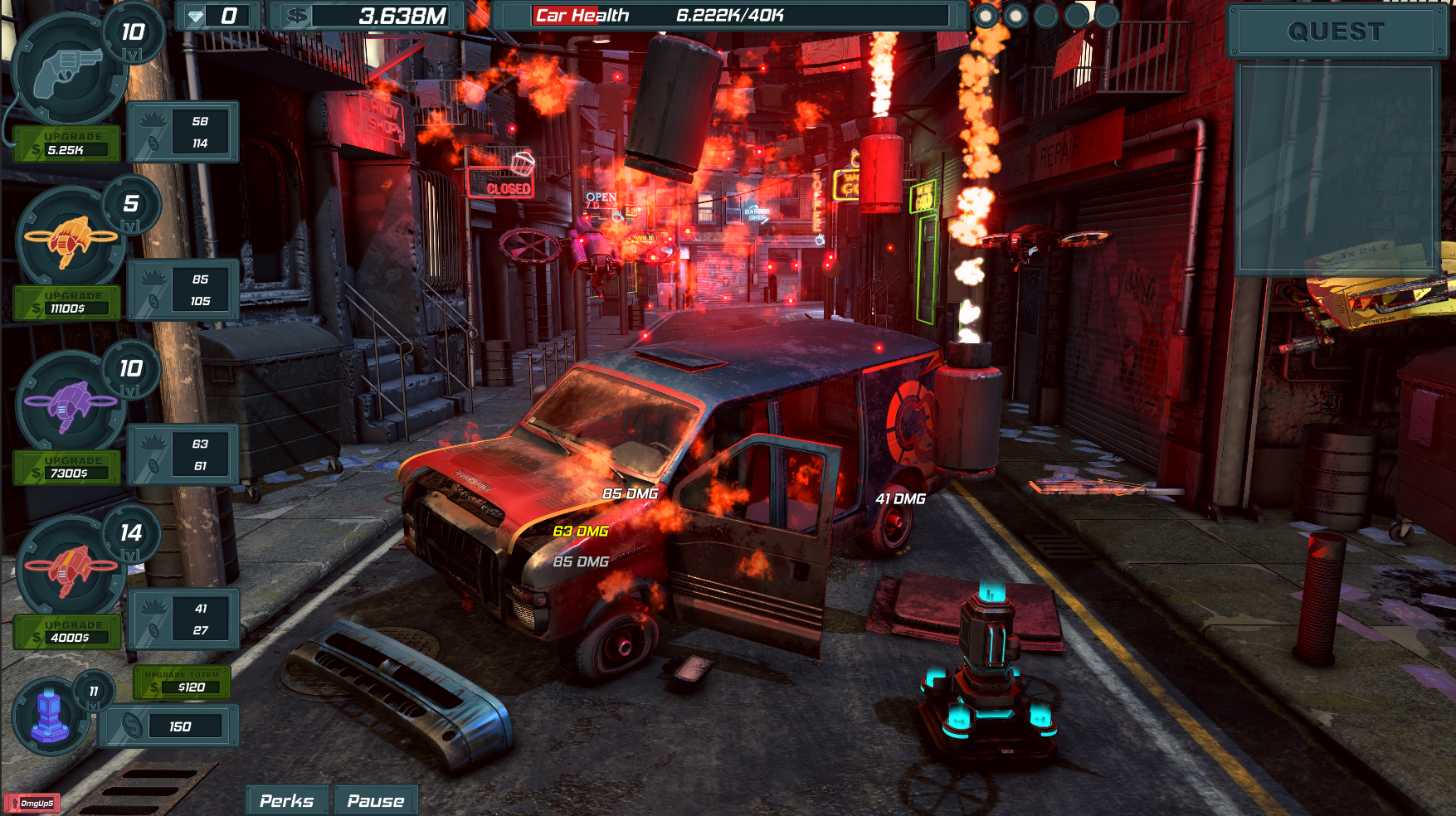This screenshot has width=1456, height=816.
Task: Click the Upgrade Totem $120 button
Action: (181, 682)
